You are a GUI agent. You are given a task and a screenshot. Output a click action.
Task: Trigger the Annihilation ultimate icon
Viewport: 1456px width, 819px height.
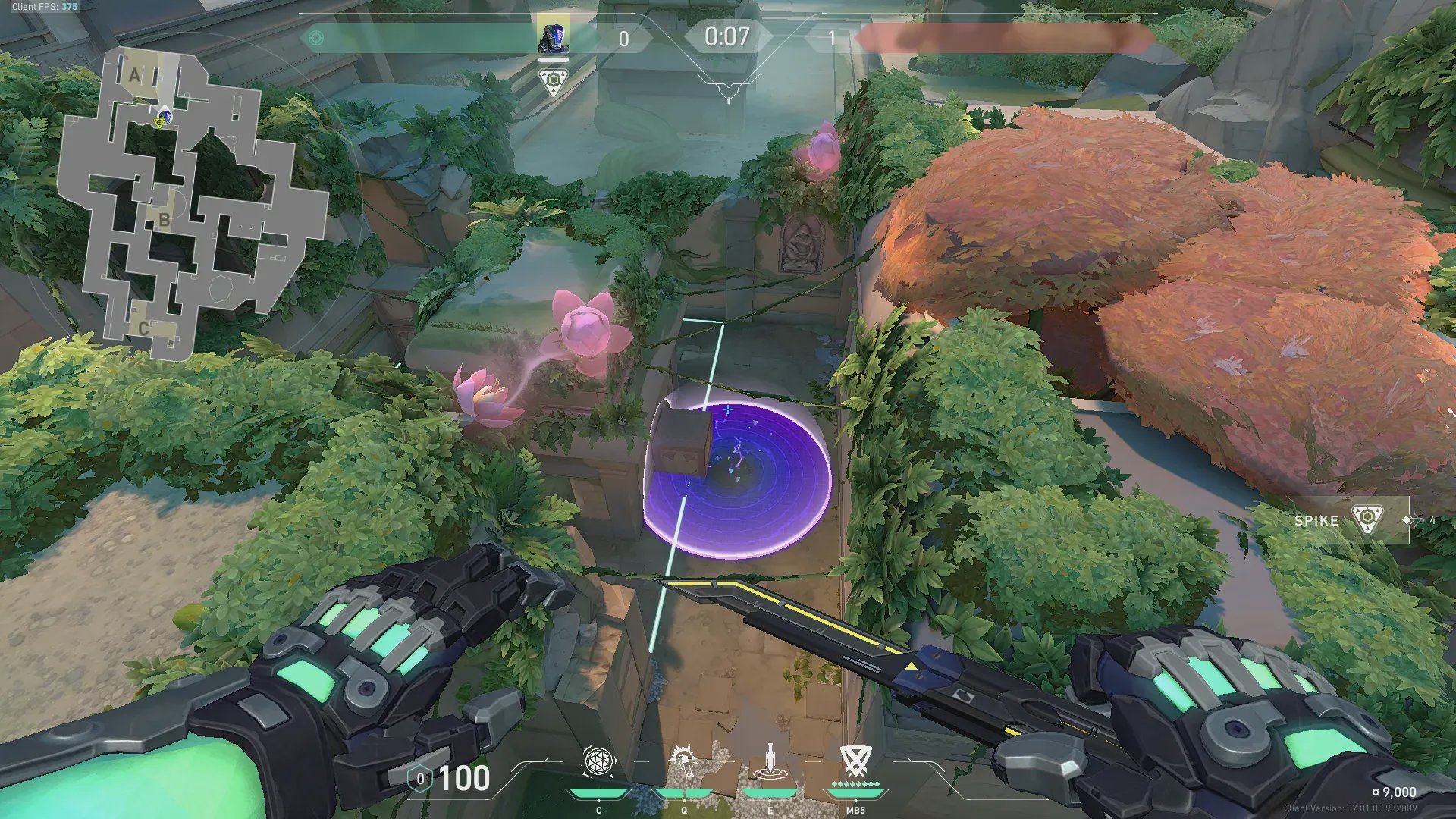(855, 761)
